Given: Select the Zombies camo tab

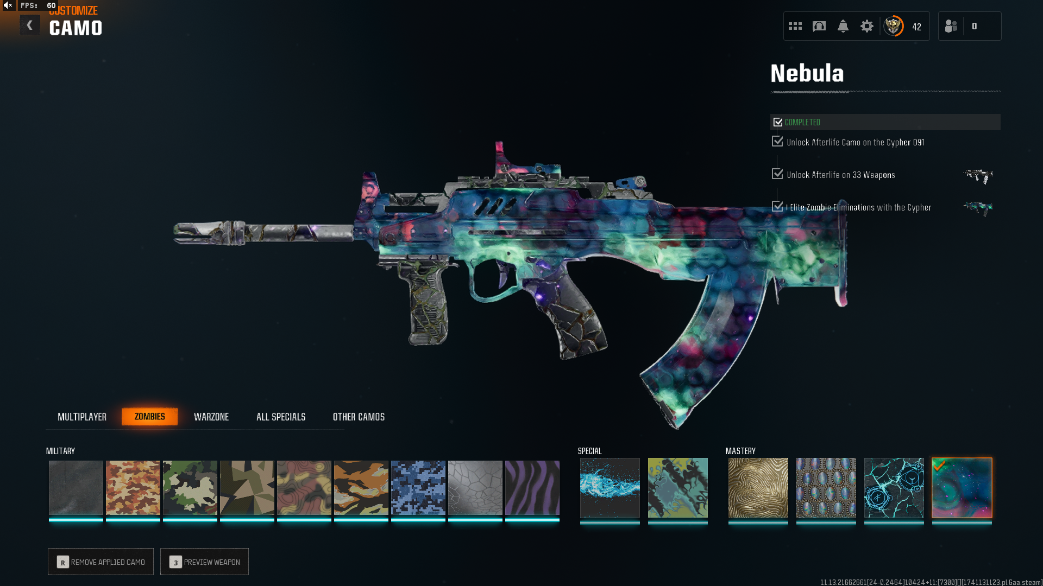Looking at the screenshot, I should click(150, 417).
